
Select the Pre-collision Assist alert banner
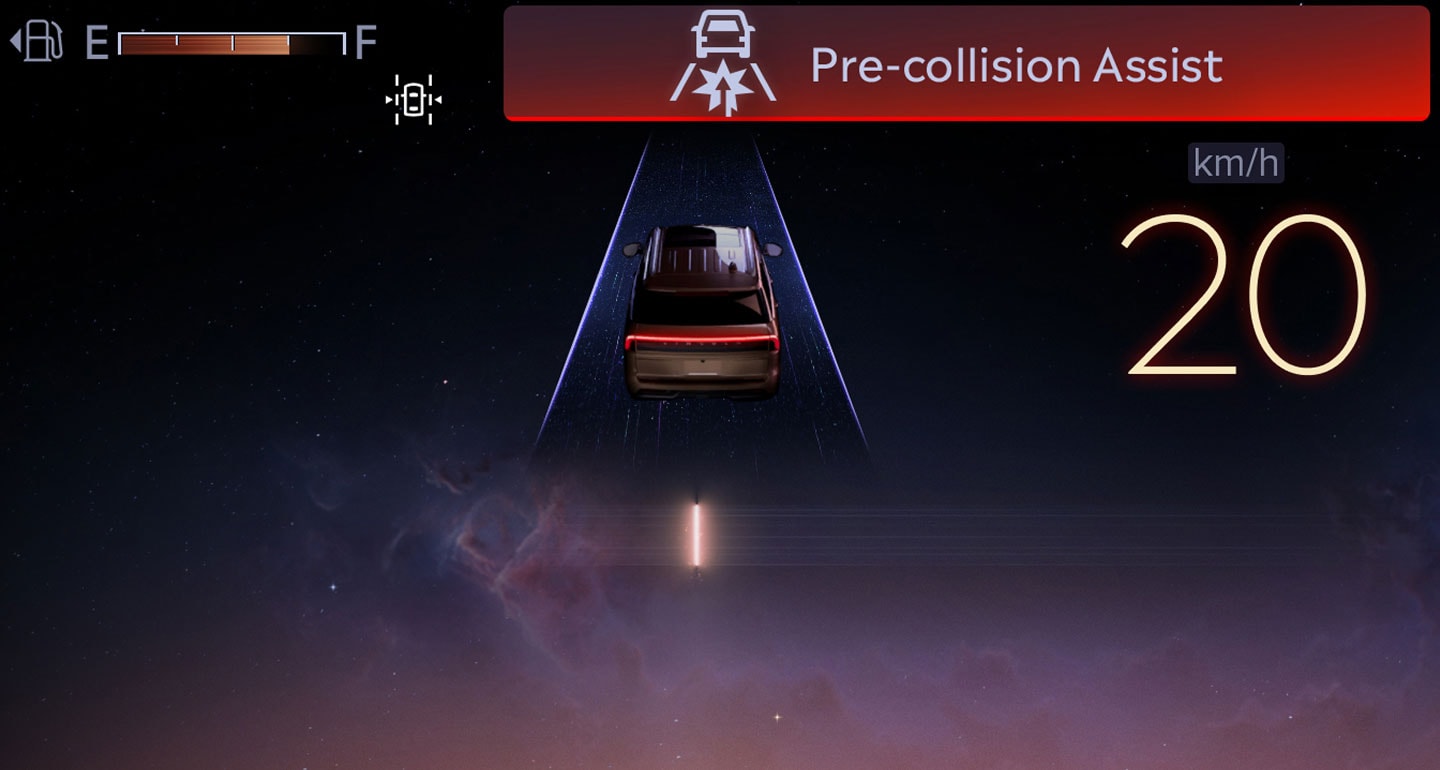(966, 64)
